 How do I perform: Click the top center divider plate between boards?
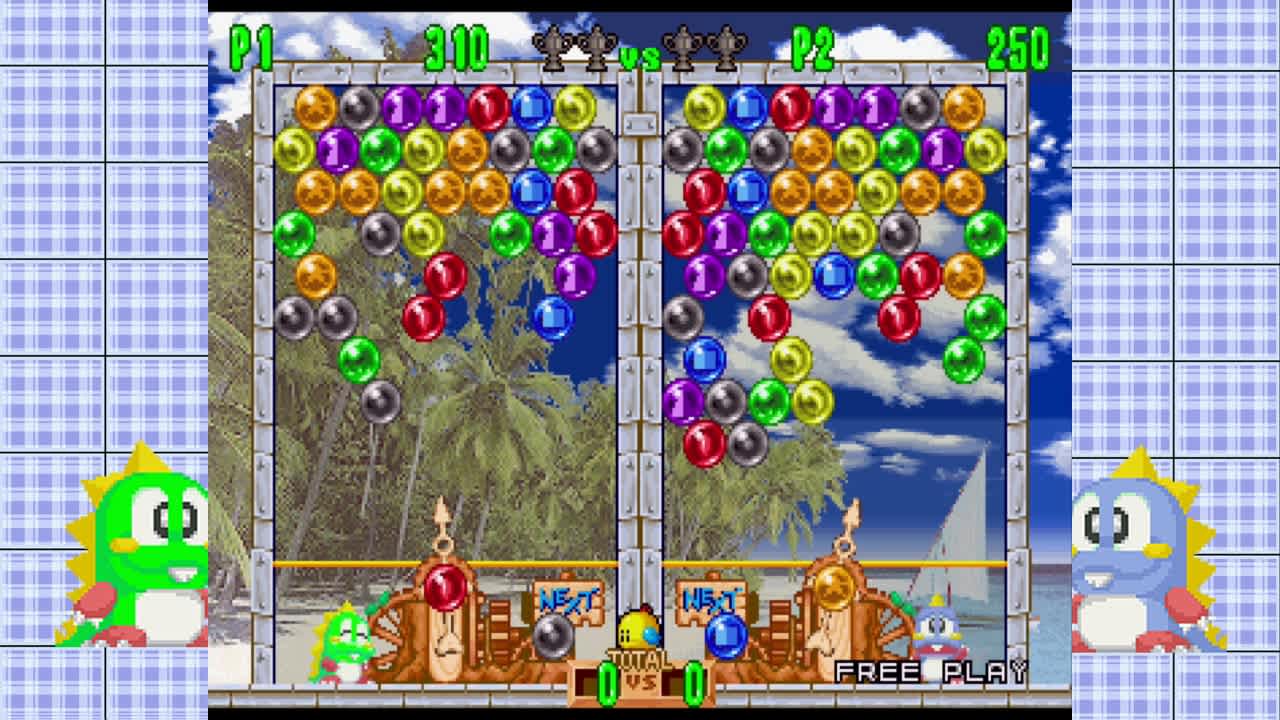point(639,125)
